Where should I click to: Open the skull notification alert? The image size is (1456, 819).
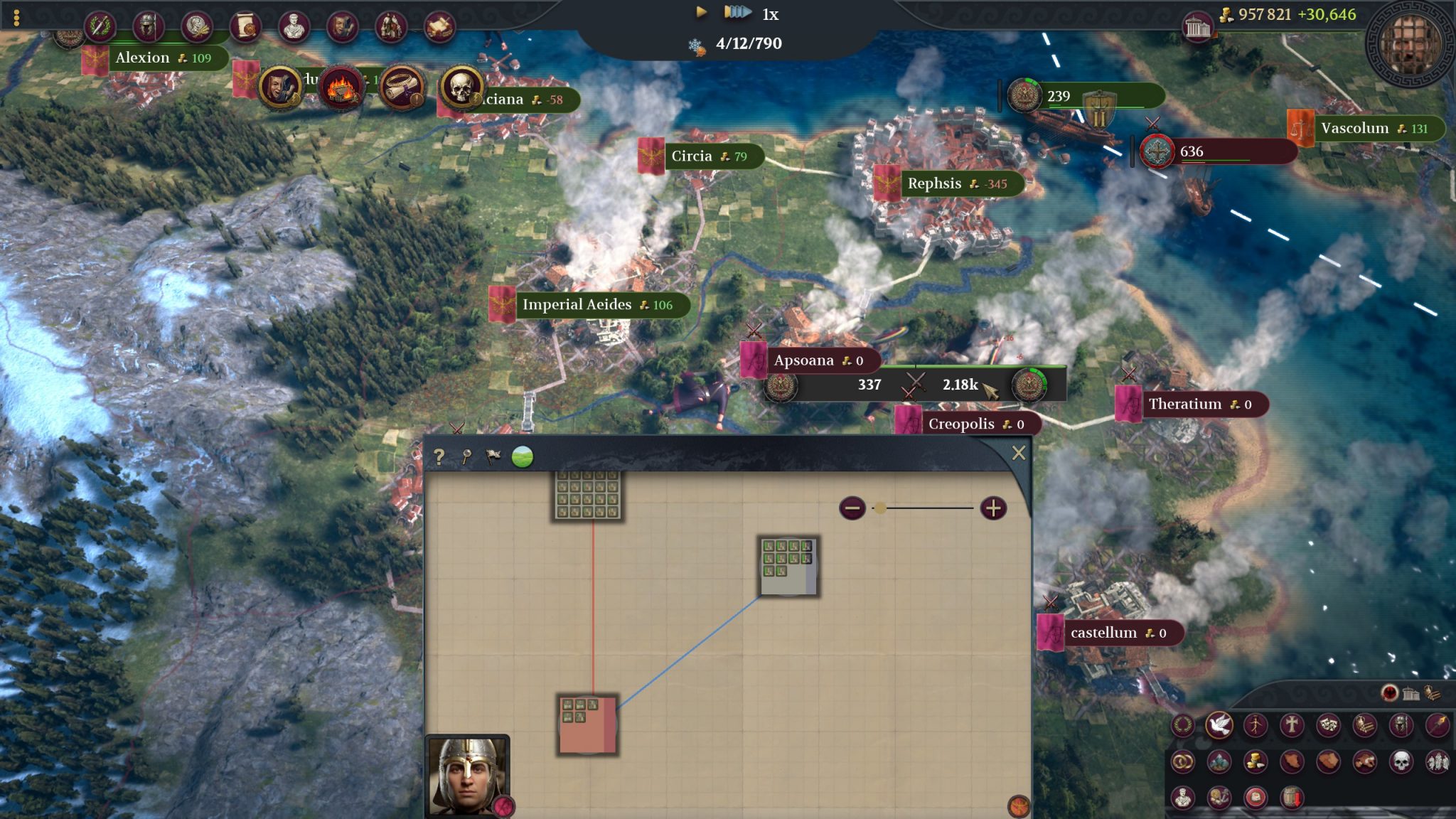coord(460,87)
